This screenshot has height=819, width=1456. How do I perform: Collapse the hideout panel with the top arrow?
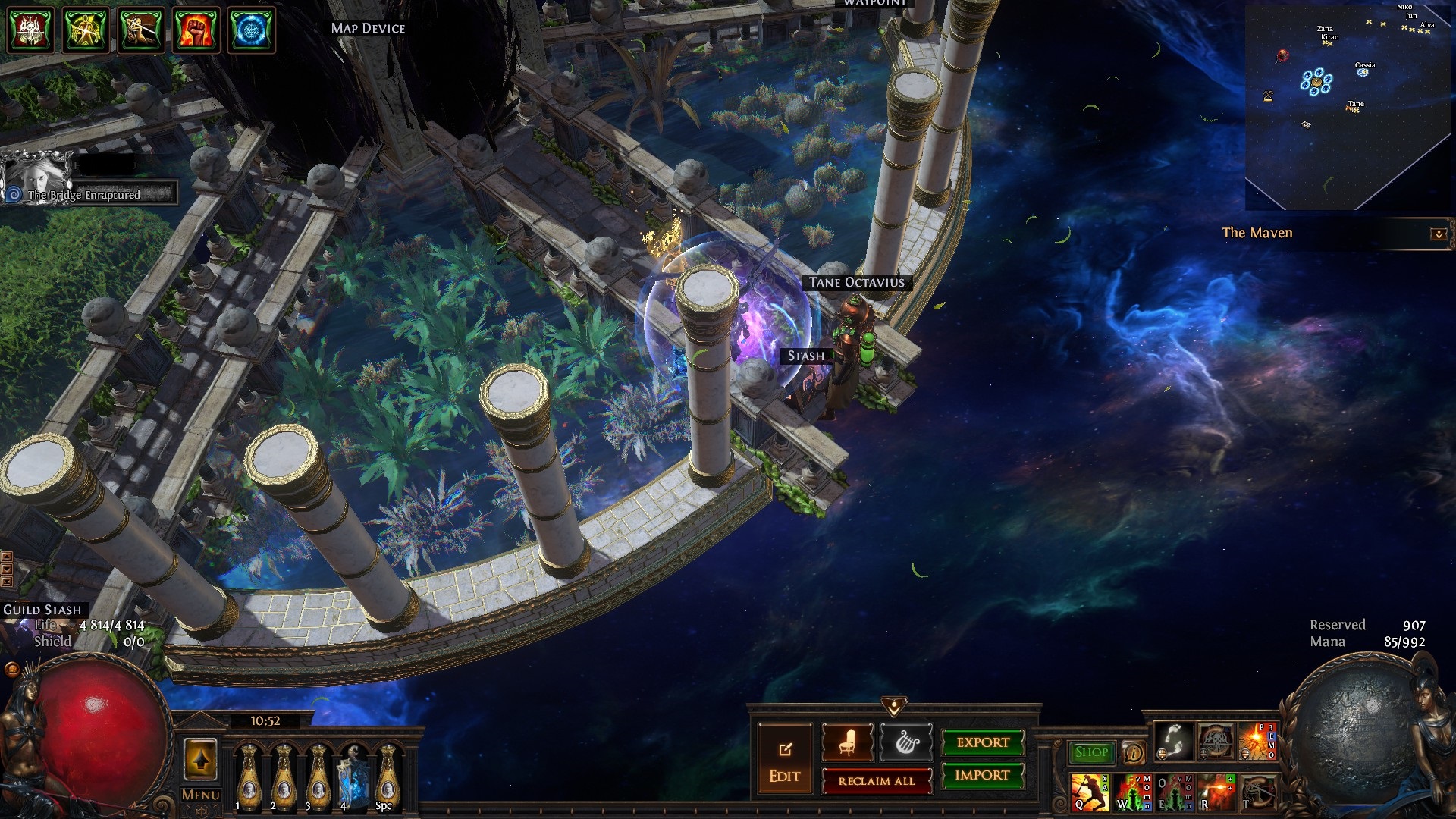click(894, 707)
